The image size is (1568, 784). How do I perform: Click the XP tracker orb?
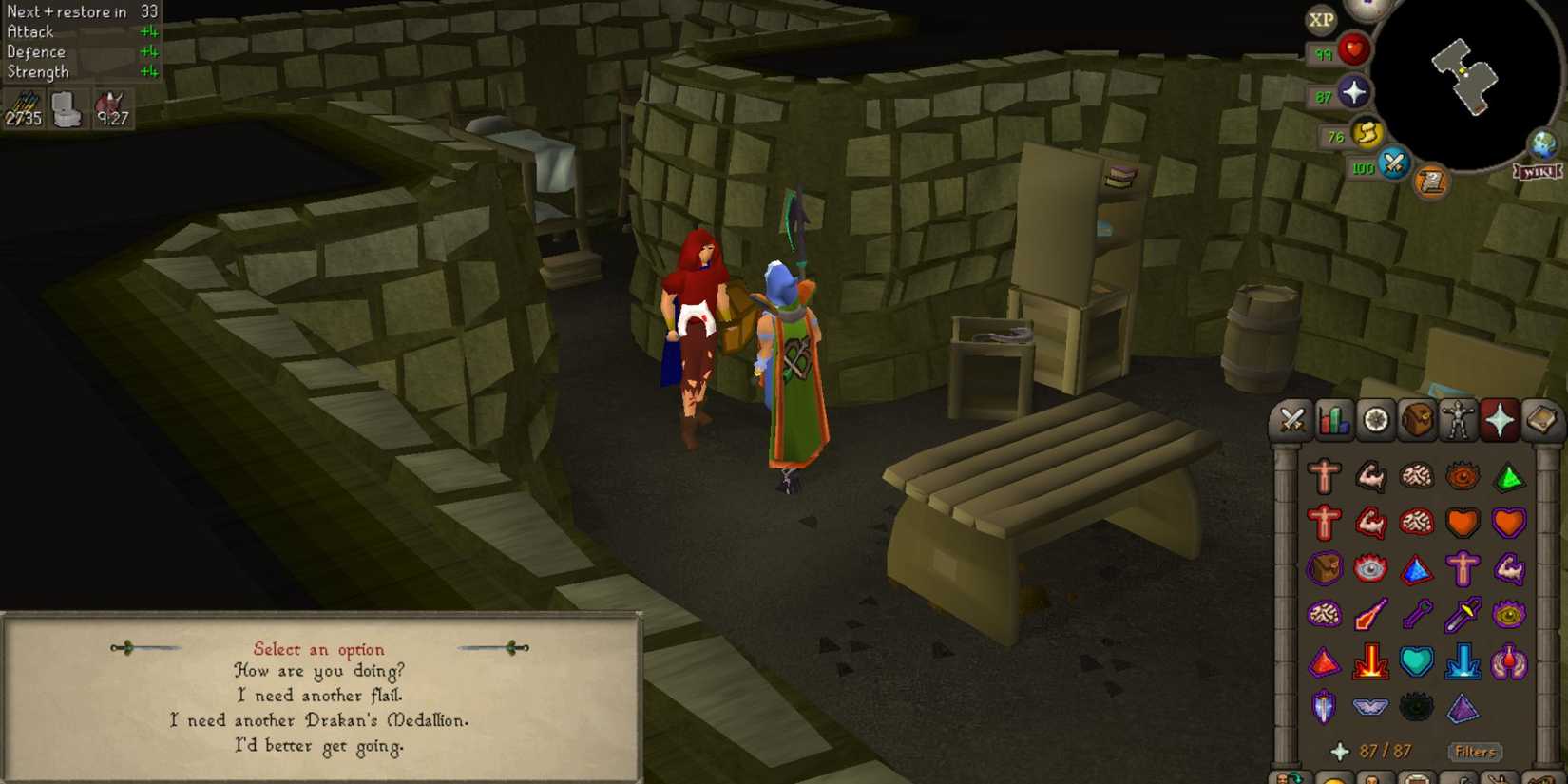[x=1321, y=21]
